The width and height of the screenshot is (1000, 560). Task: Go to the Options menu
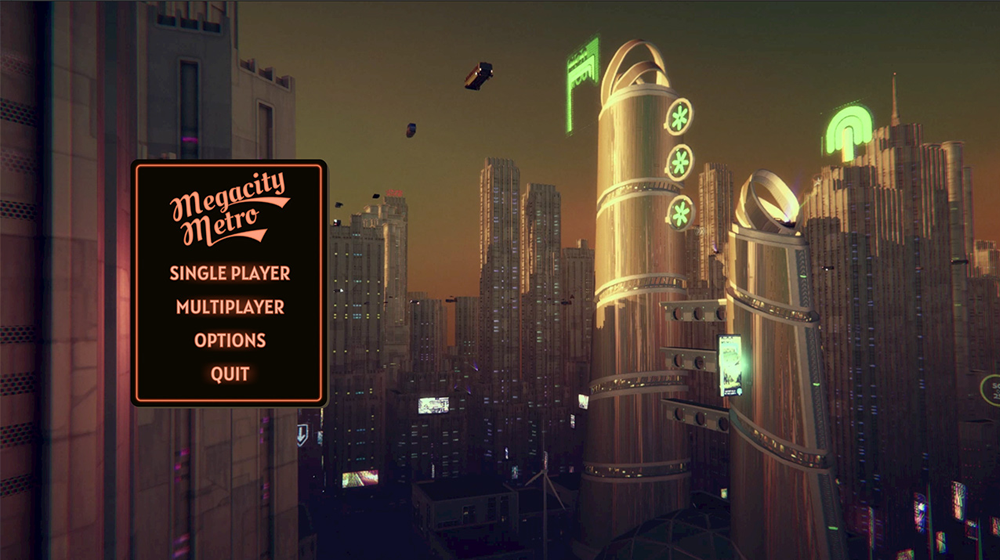coord(230,340)
